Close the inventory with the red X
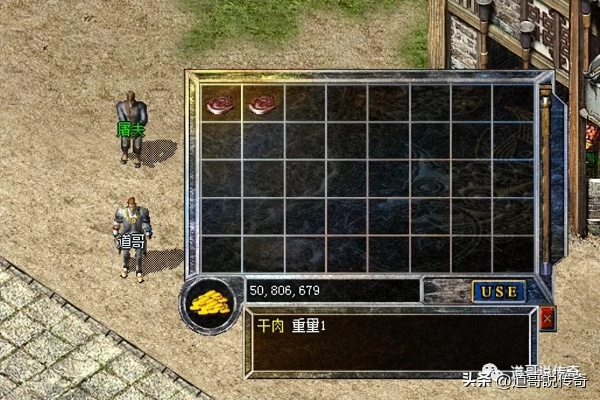This screenshot has width=600, height=400. [x=546, y=319]
